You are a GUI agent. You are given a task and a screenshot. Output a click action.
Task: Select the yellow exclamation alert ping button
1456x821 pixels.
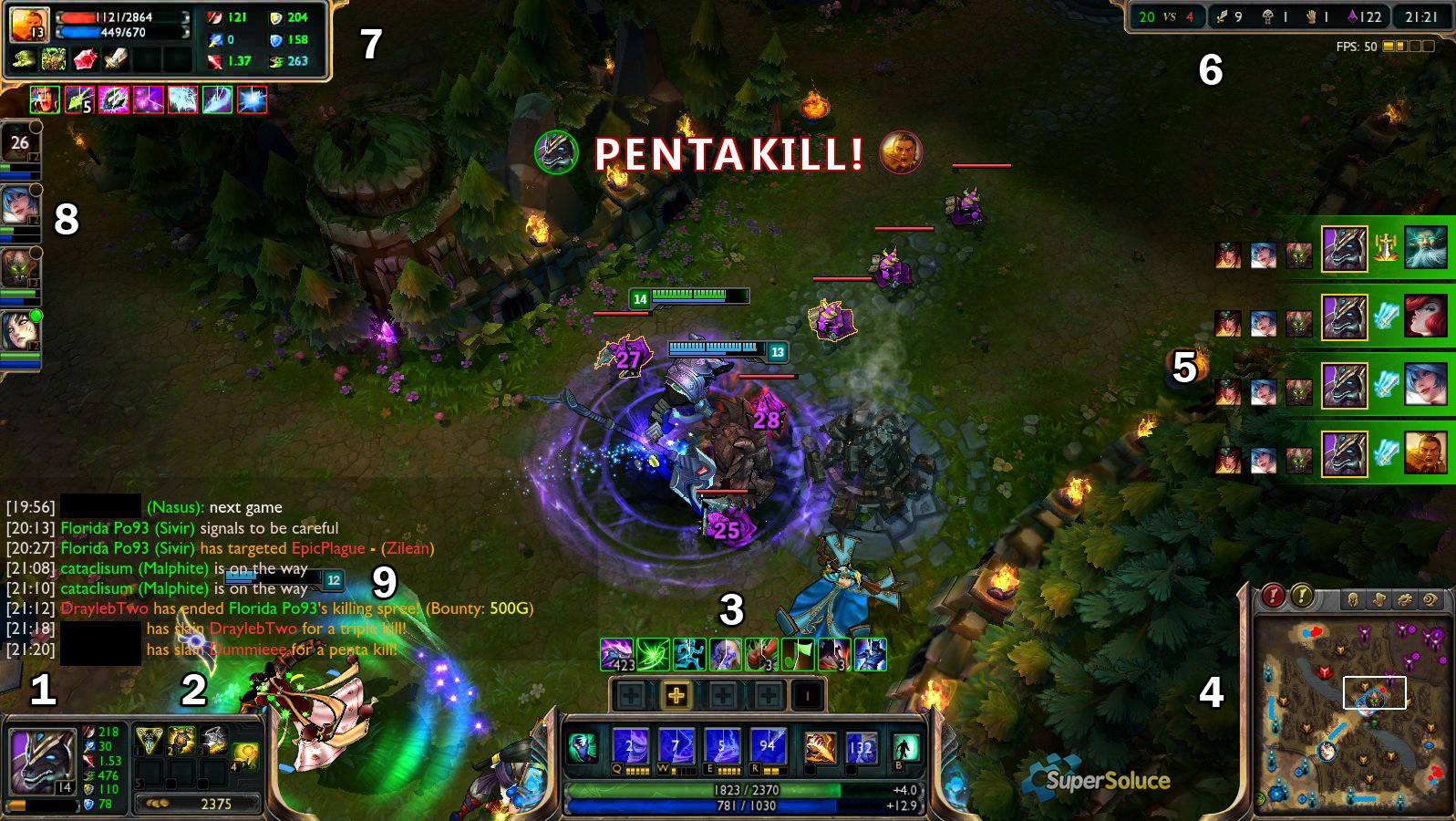point(1302,597)
